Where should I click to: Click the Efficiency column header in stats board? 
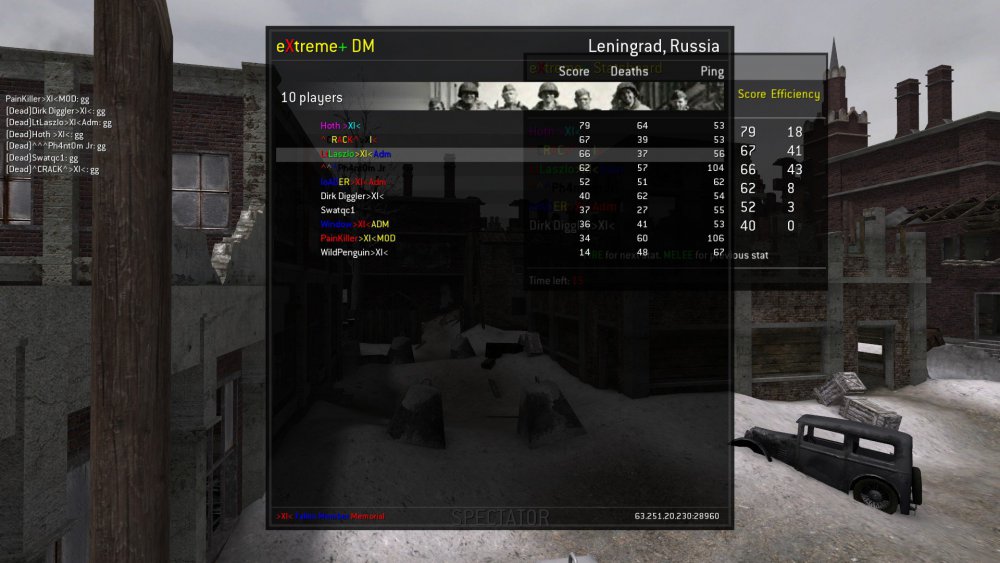click(795, 94)
